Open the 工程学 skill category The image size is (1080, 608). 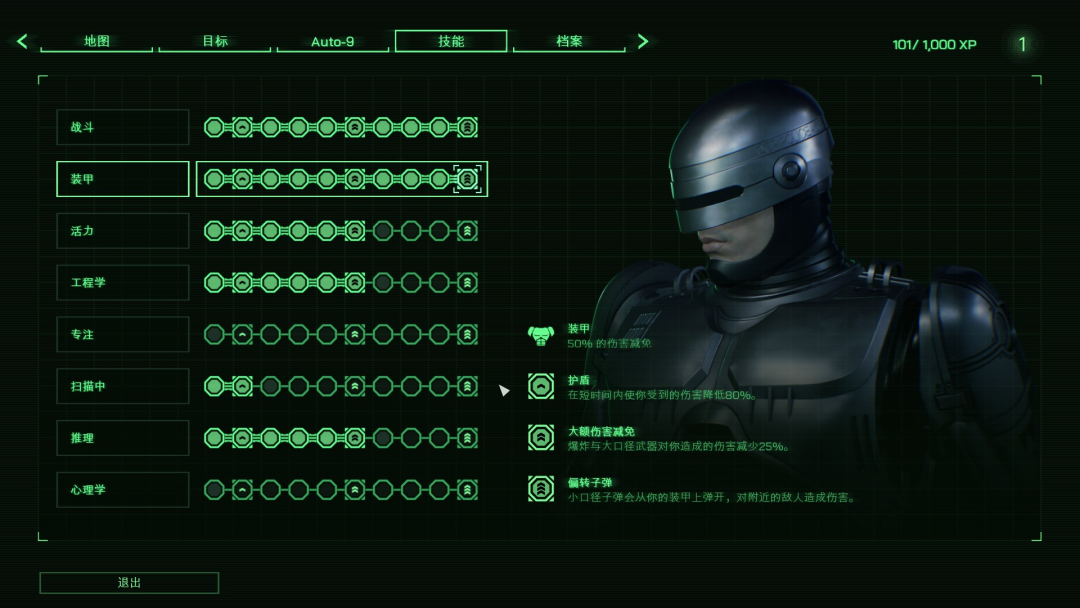[x=123, y=283]
